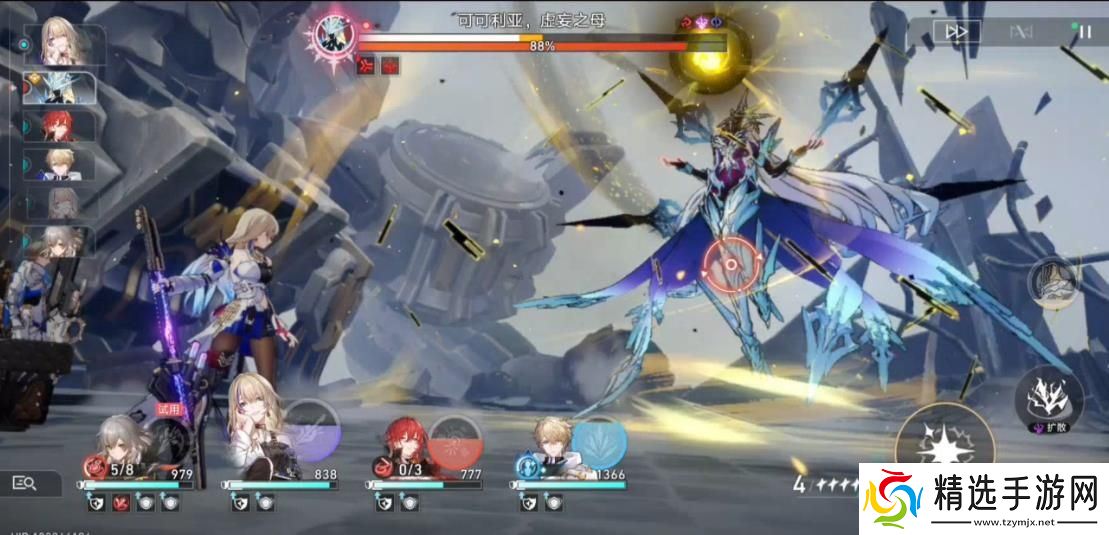Image resolution: width=1109 pixels, height=535 pixels.
Task: Toggle the auto-battle button
Action: tap(1021, 32)
